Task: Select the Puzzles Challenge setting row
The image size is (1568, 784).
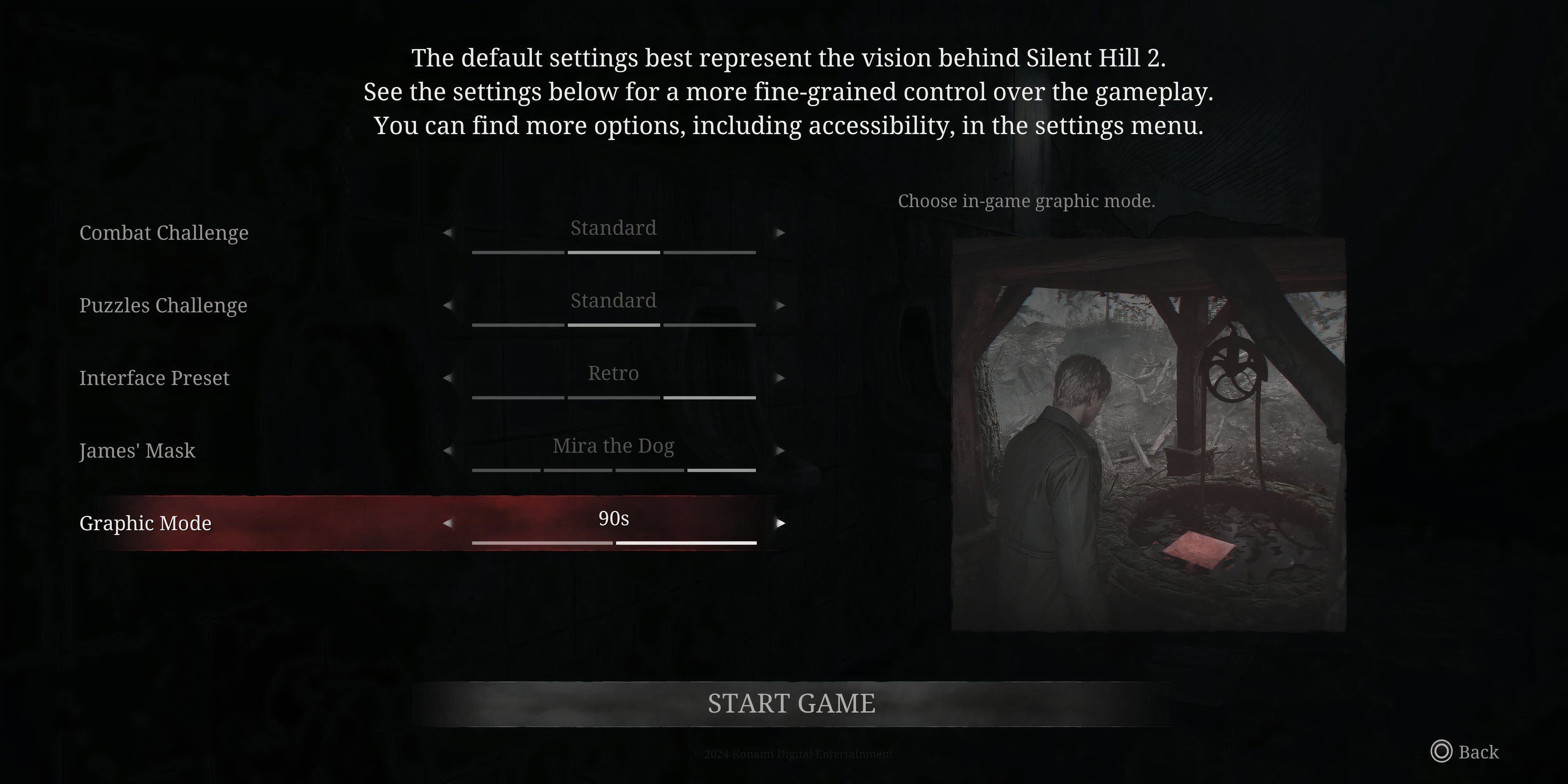Action: pos(163,305)
